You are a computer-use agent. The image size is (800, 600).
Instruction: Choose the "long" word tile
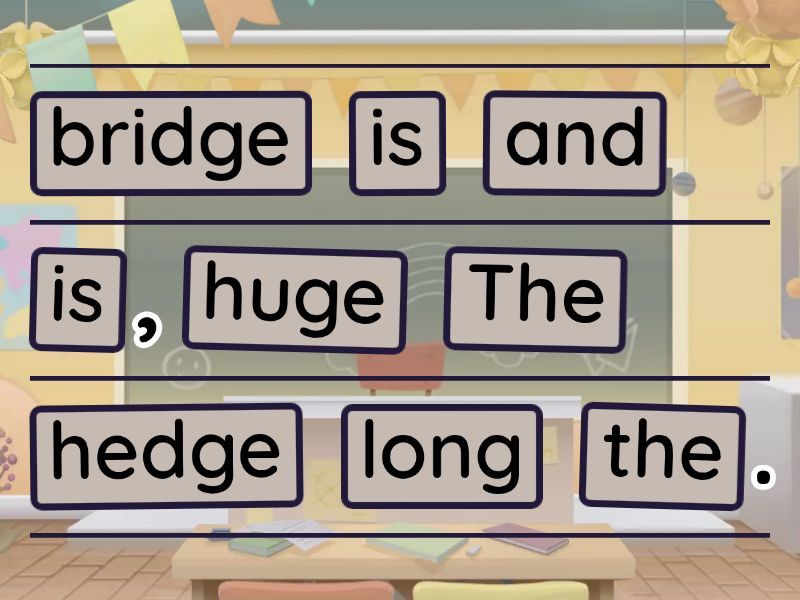(441, 455)
